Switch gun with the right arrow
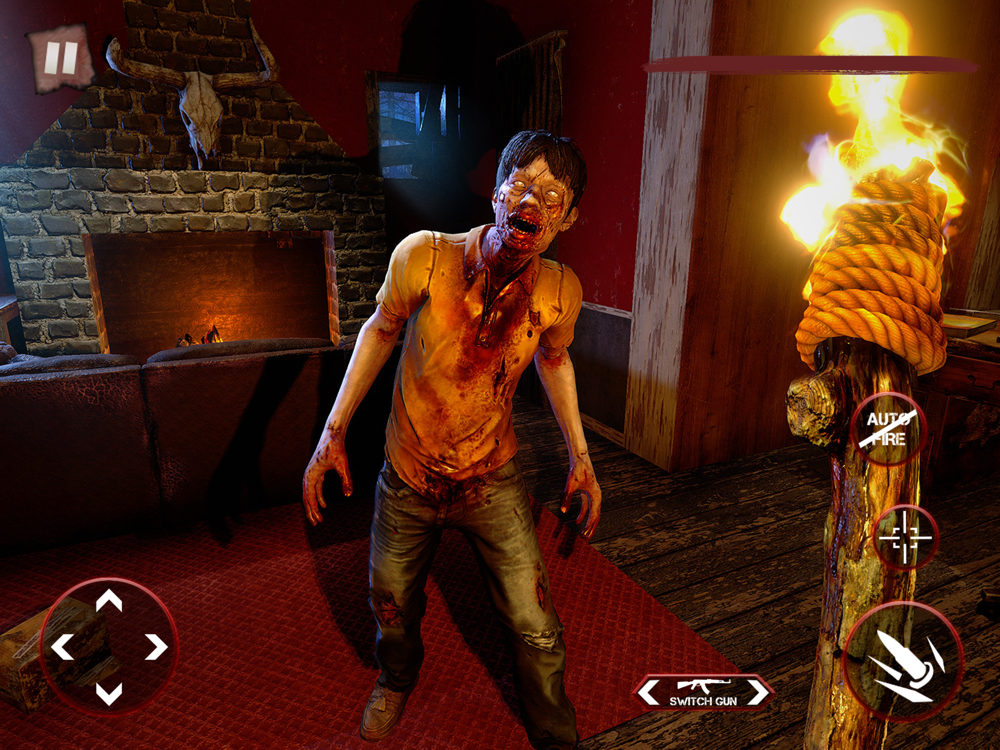The image size is (1000, 750). 762,690
